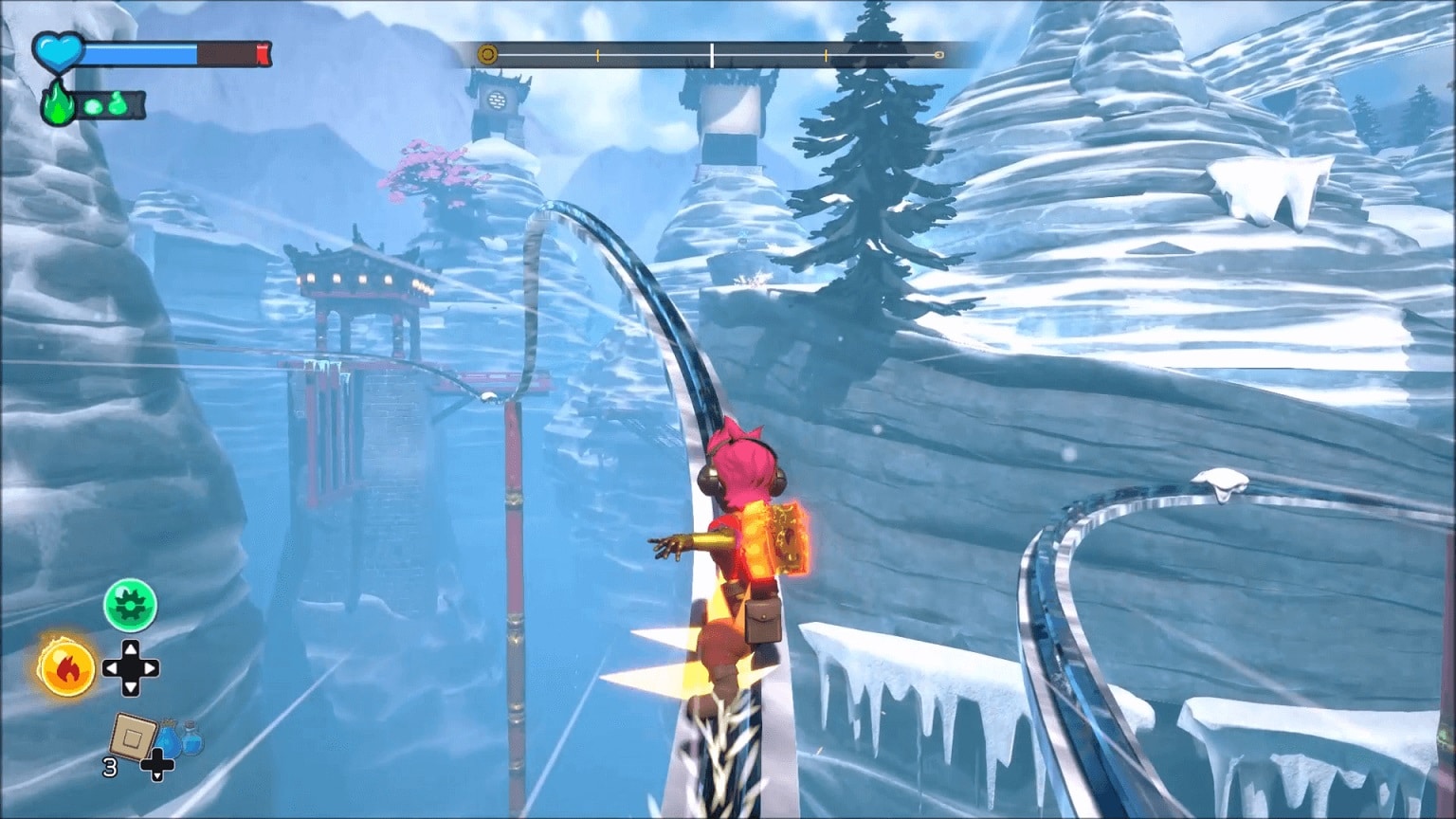Screen dimensions: 1456x819
Task: Activate the orange fire ability orb
Action: click(x=67, y=668)
